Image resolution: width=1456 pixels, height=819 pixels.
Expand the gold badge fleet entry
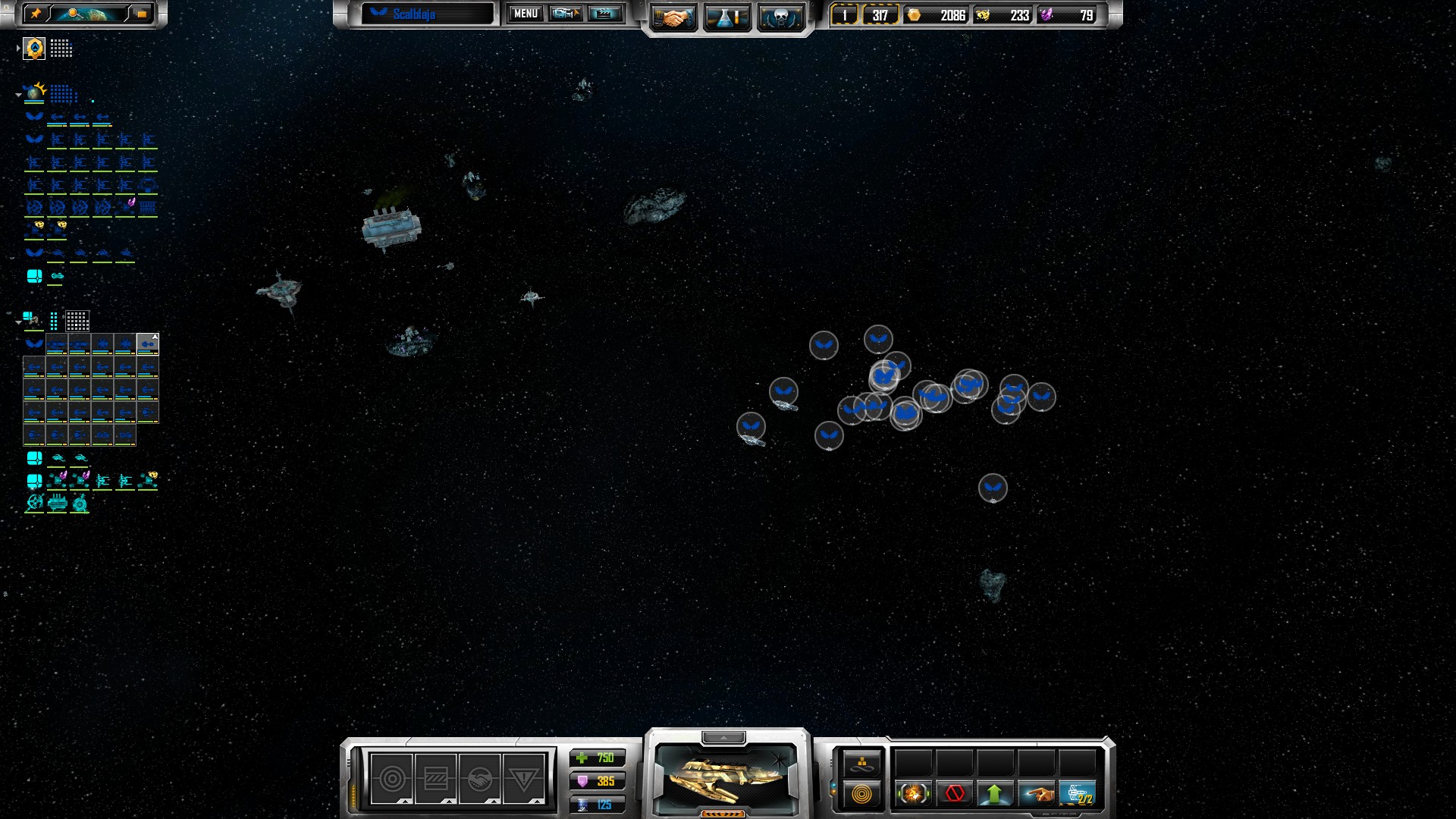(18, 49)
